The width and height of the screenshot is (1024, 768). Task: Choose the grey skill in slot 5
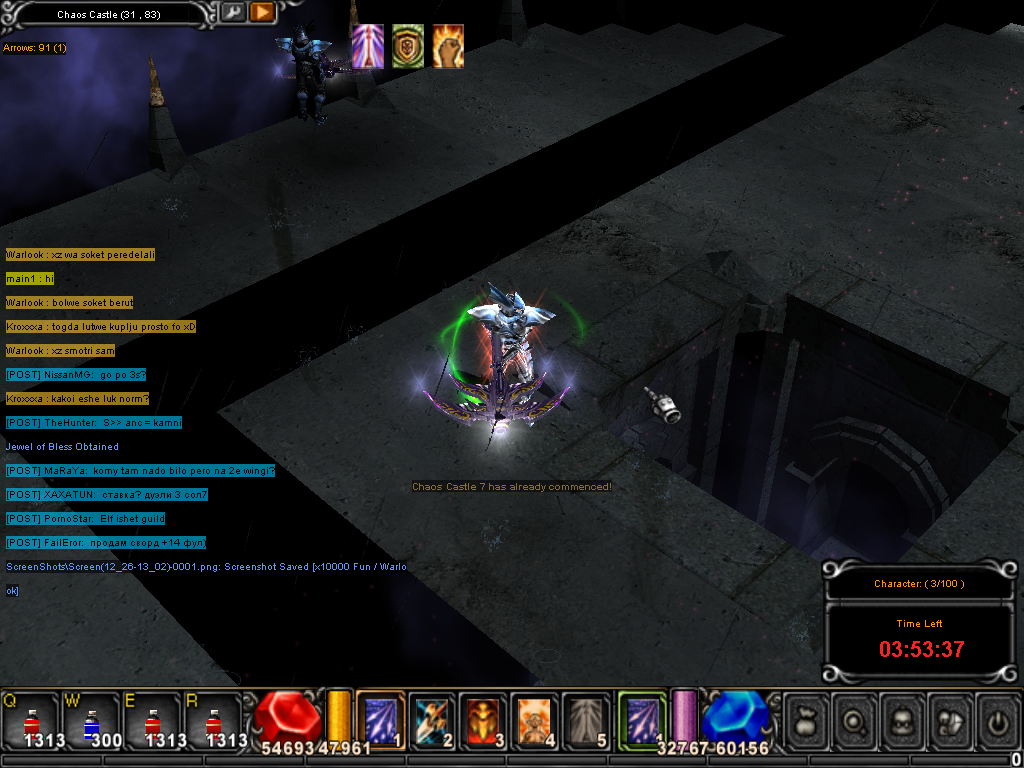coord(586,720)
